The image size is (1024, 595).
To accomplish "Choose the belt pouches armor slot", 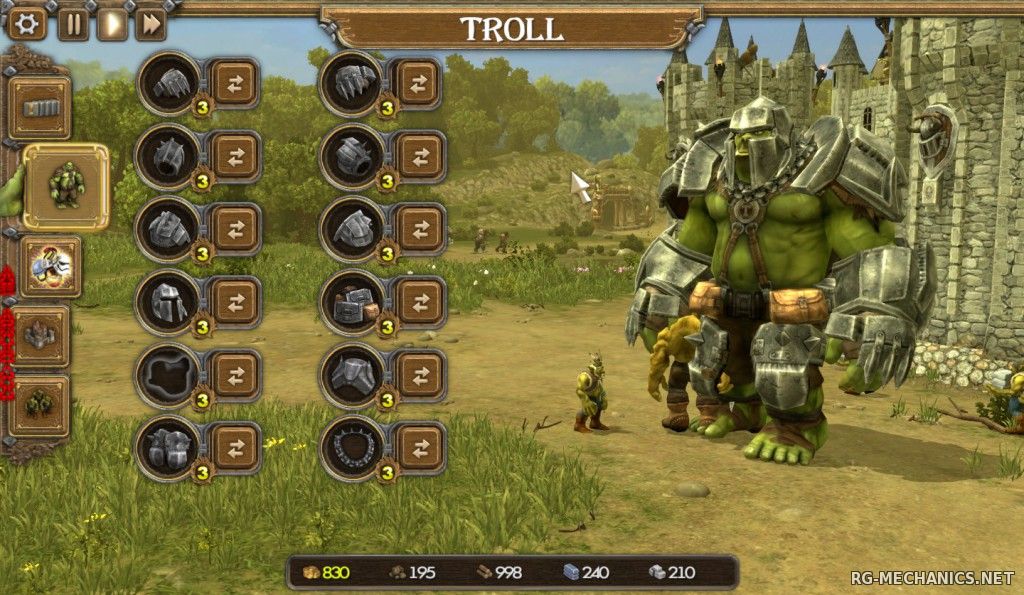I will point(352,301).
